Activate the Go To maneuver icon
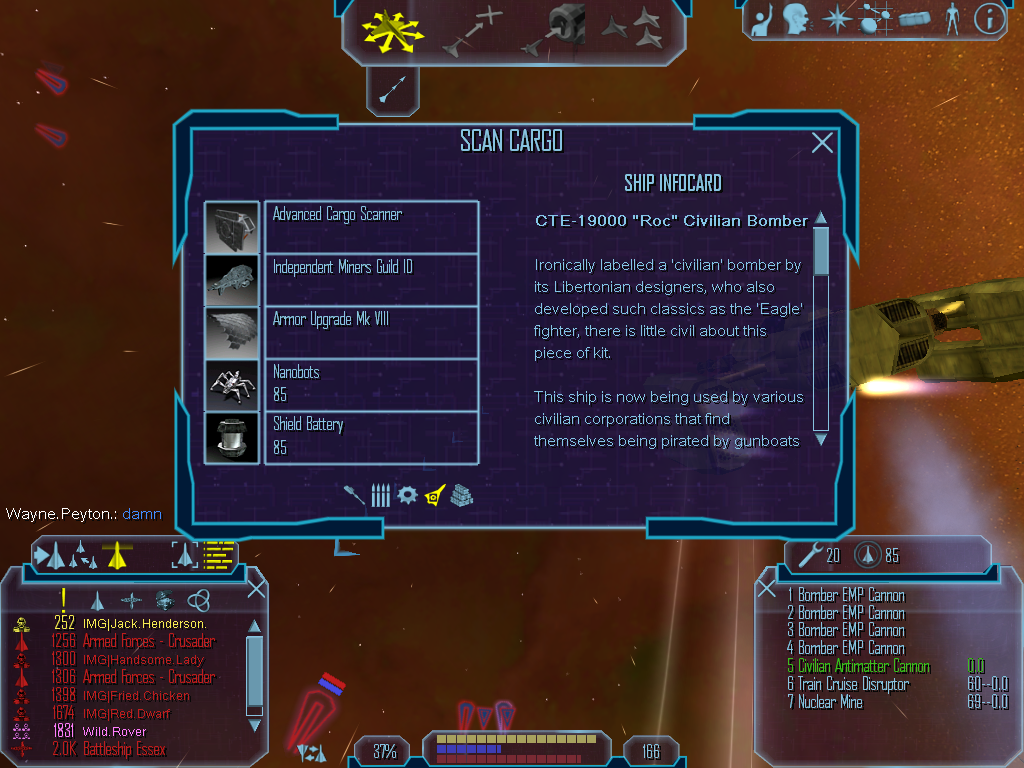 pos(472,30)
